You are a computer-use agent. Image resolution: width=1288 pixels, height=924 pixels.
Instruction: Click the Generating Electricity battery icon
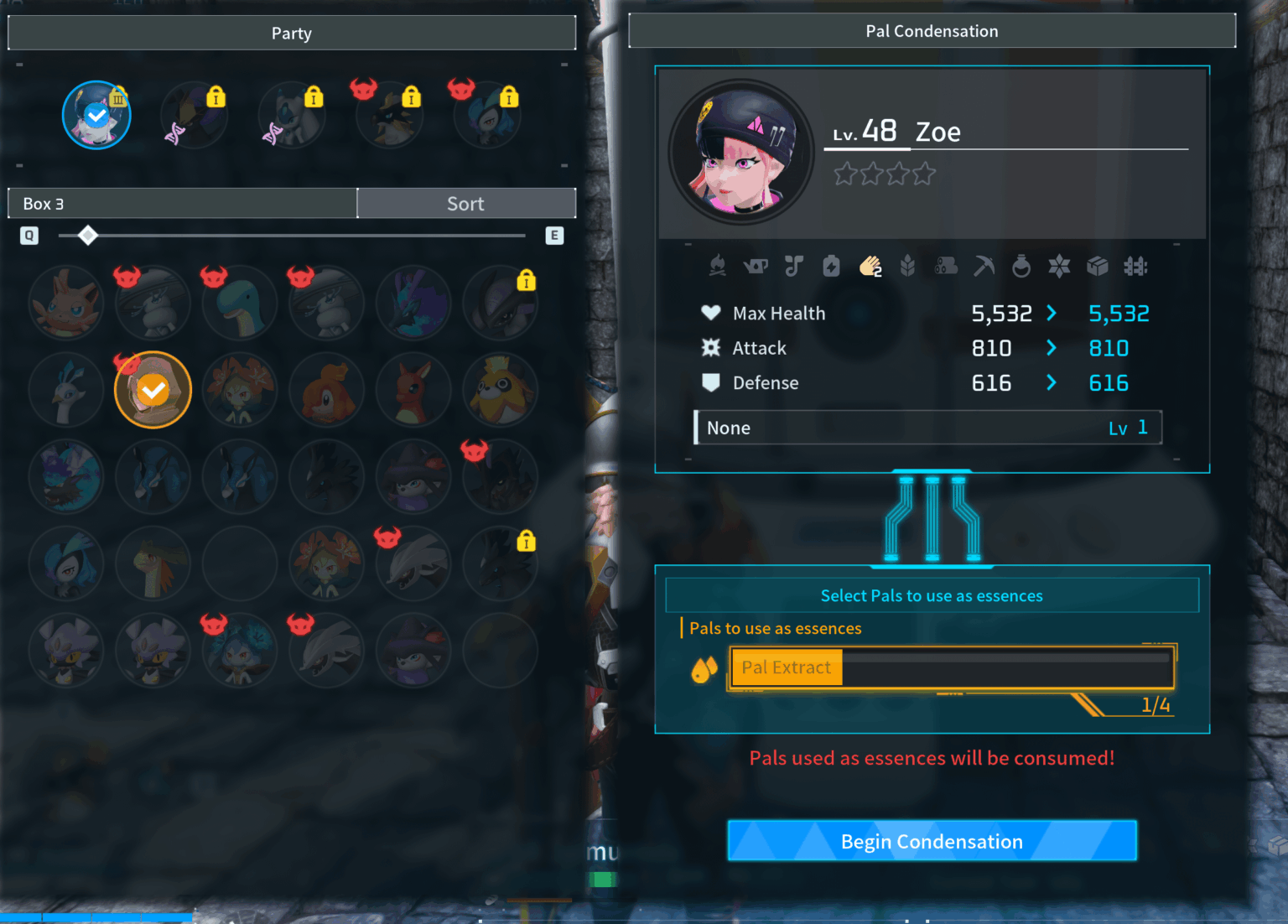click(831, 267)
